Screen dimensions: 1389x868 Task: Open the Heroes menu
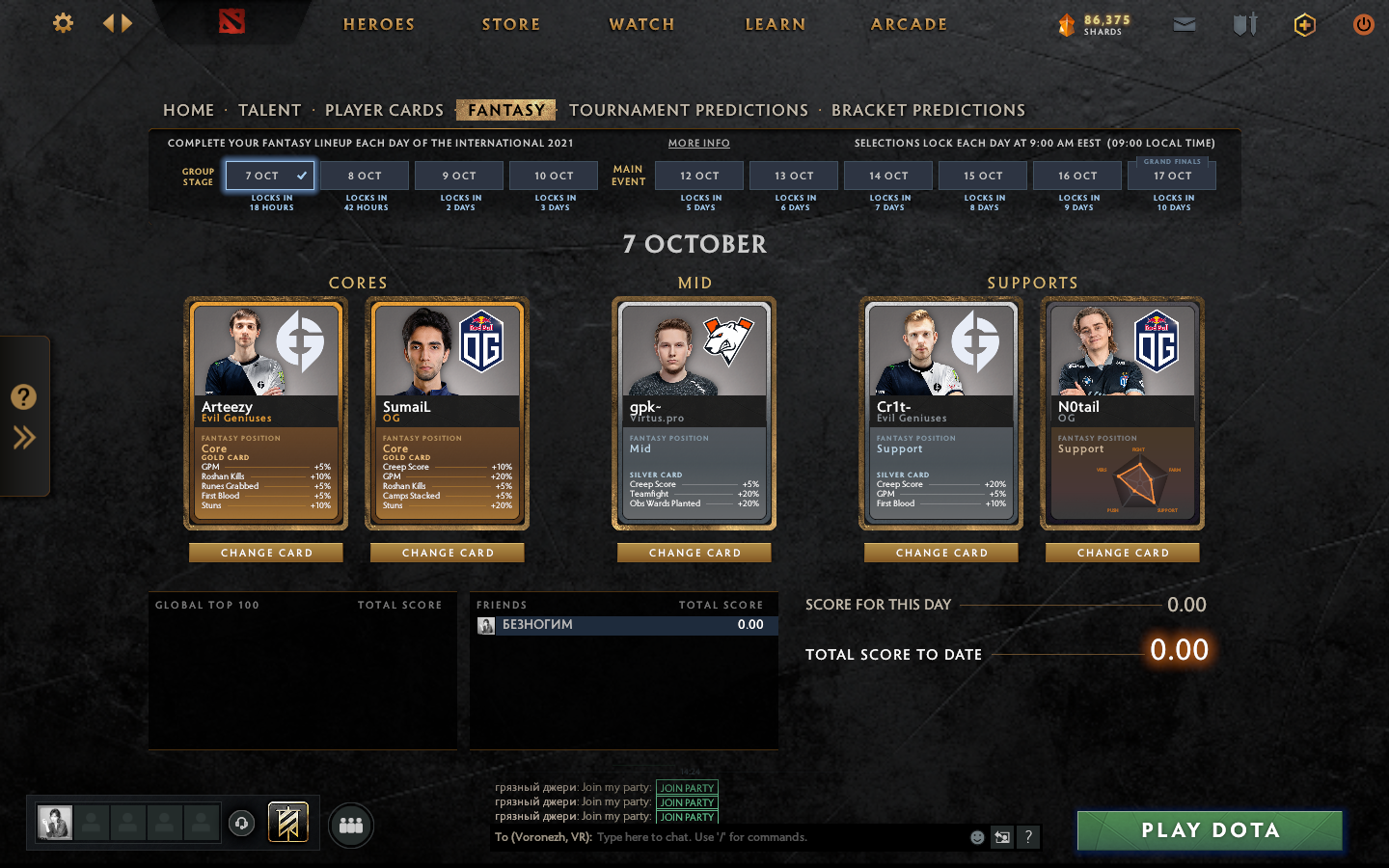pos(378,24)
